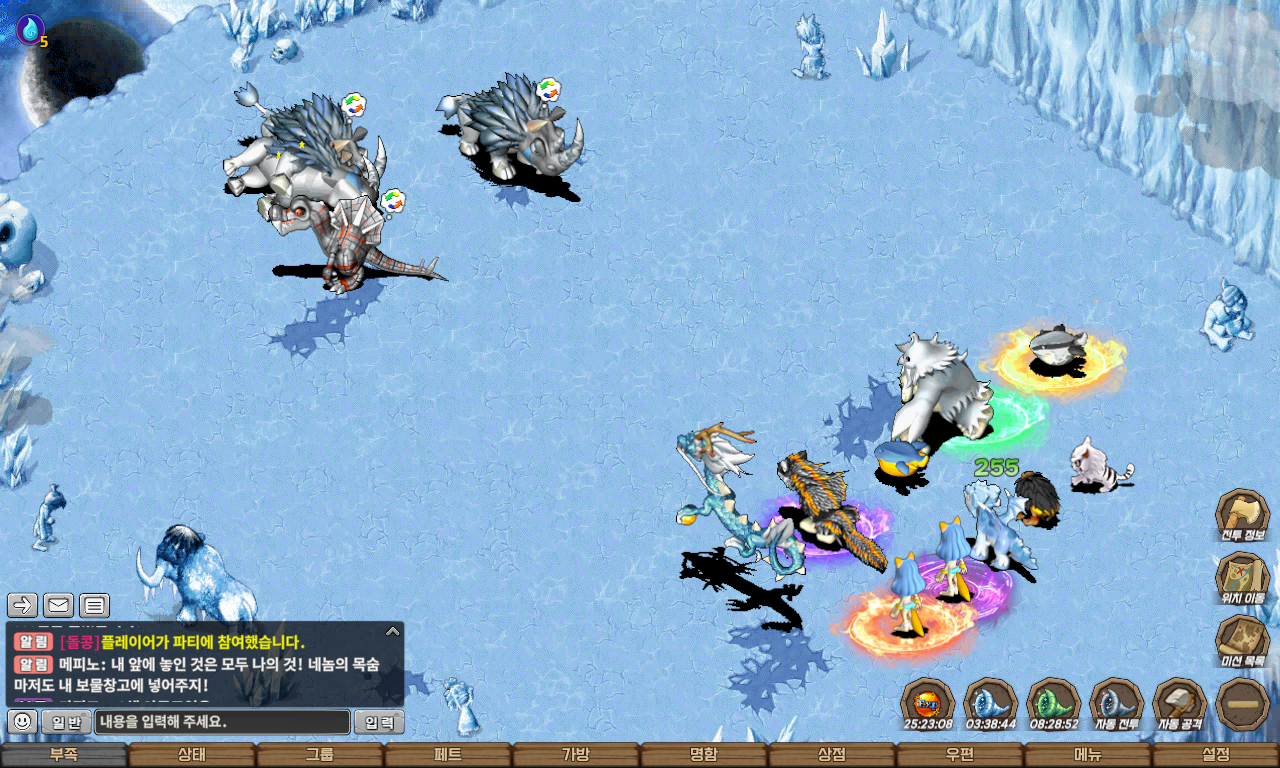
Task: Open the emoticon smiley picker
Action: tap(23, 721)
